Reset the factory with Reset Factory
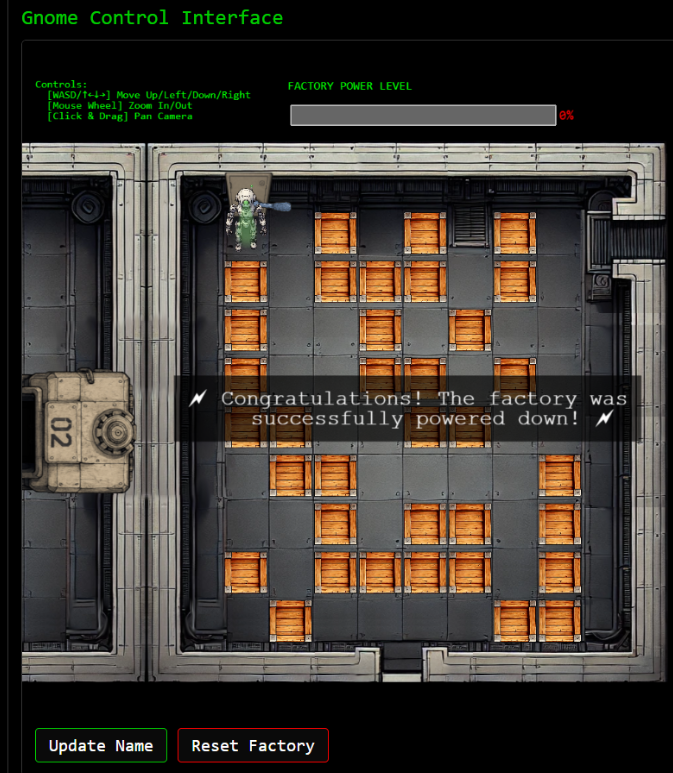This screenshot has width=673, height=773. pos(253,745)
